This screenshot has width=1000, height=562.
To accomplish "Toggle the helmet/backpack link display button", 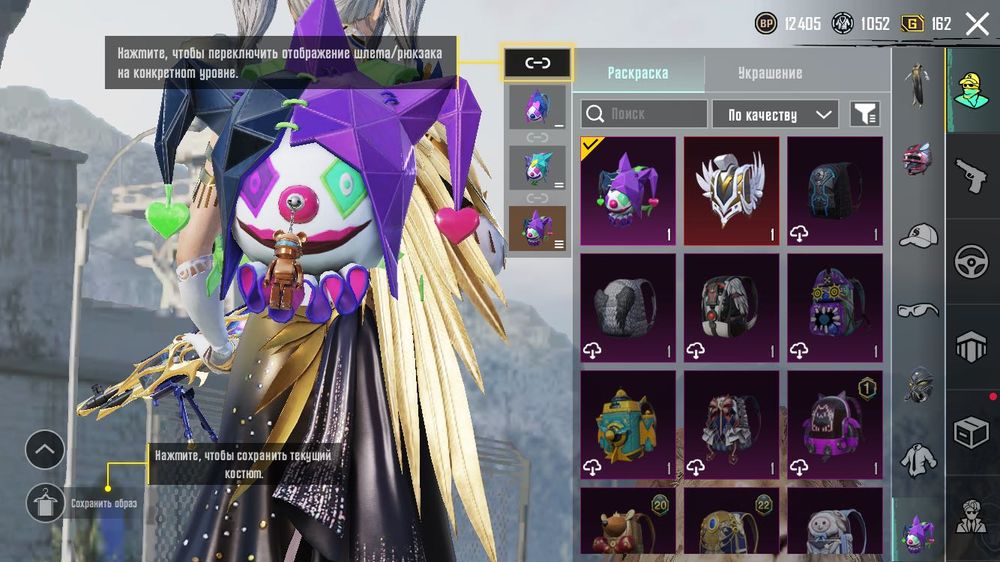I will [538, 63].
